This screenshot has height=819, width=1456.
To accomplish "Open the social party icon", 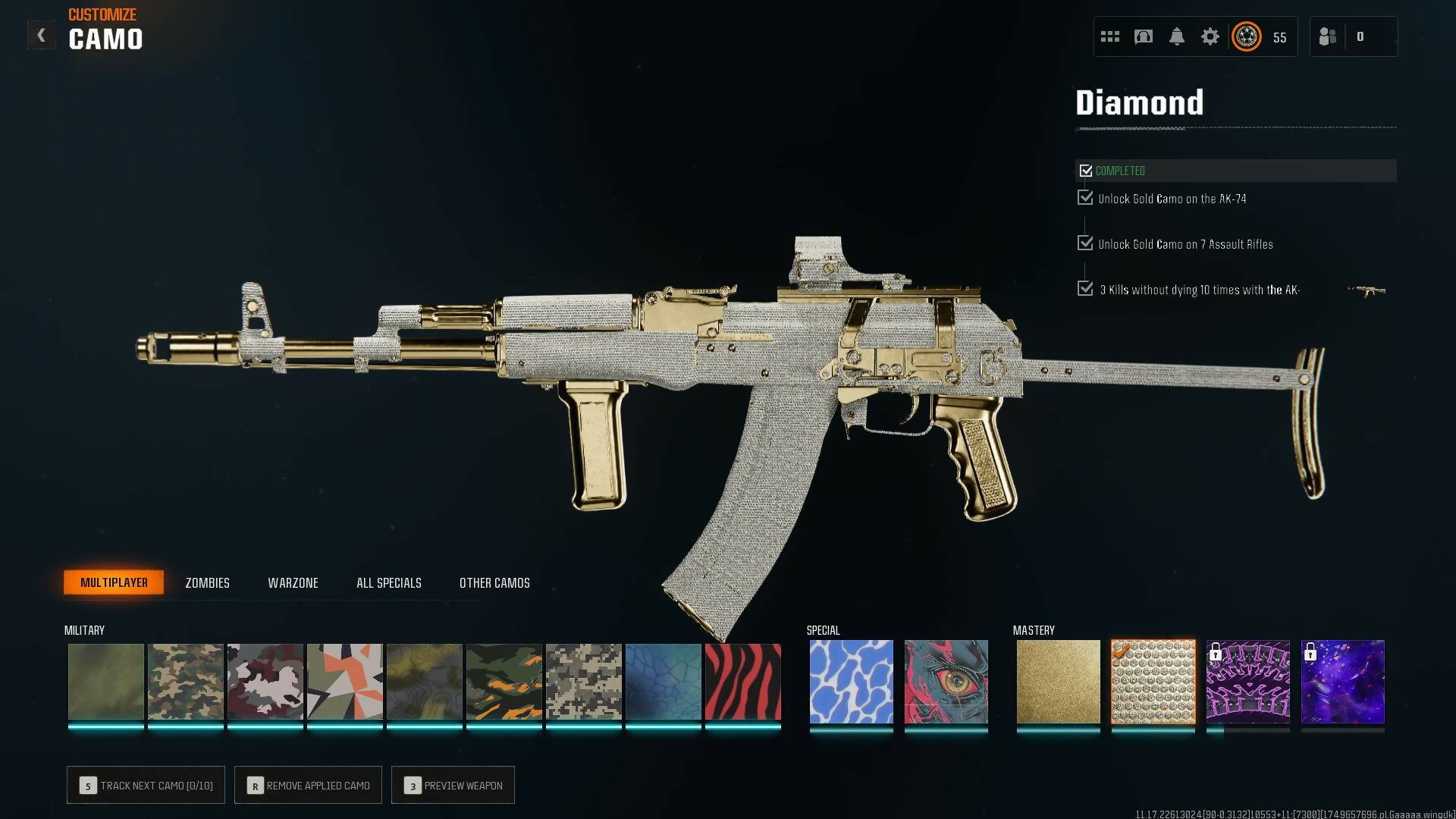I will point(1328,36).
